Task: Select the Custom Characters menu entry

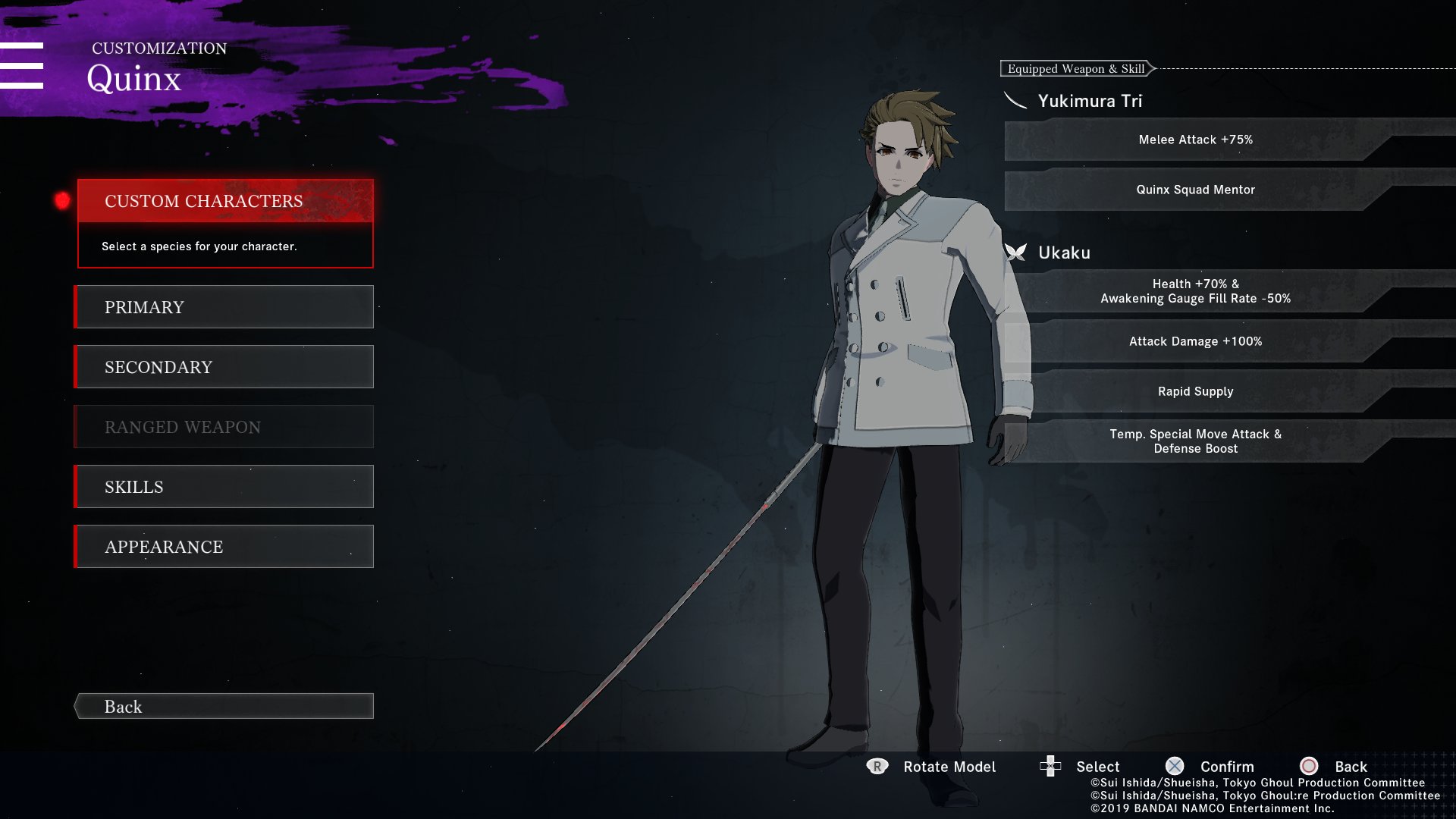Action: pyautogui.click(x=225, y=201)
